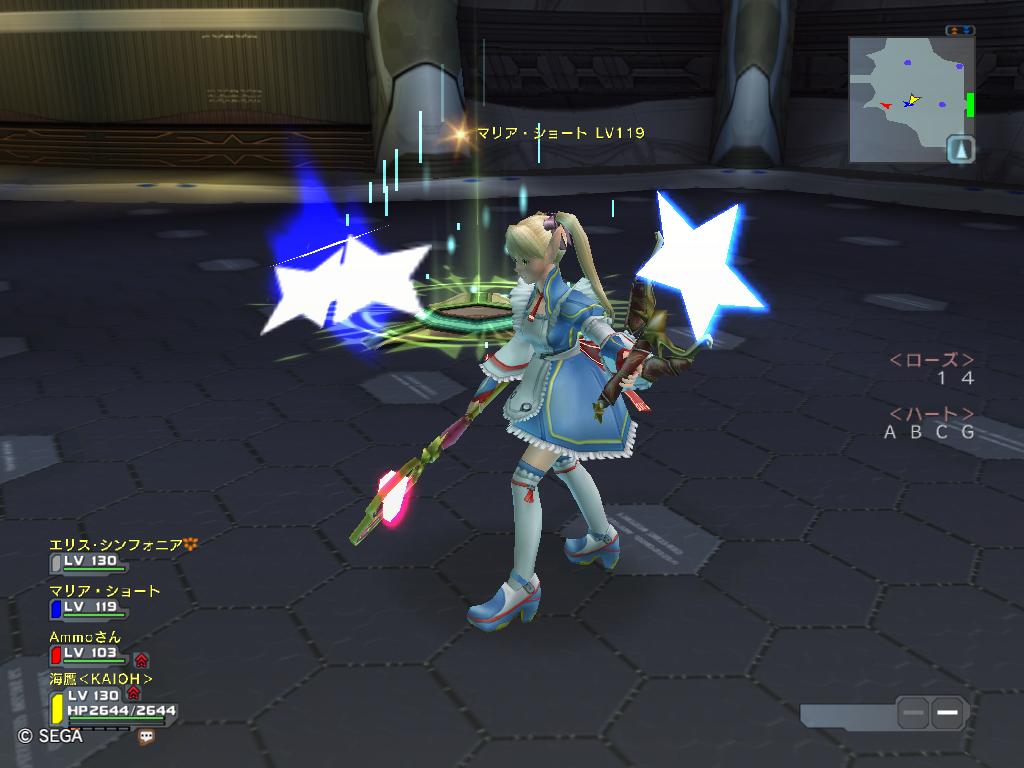Click the bright right slot of action palette
Image resolution: width=1024 pixels, height=768 pixels.
[x=949, y=713]
